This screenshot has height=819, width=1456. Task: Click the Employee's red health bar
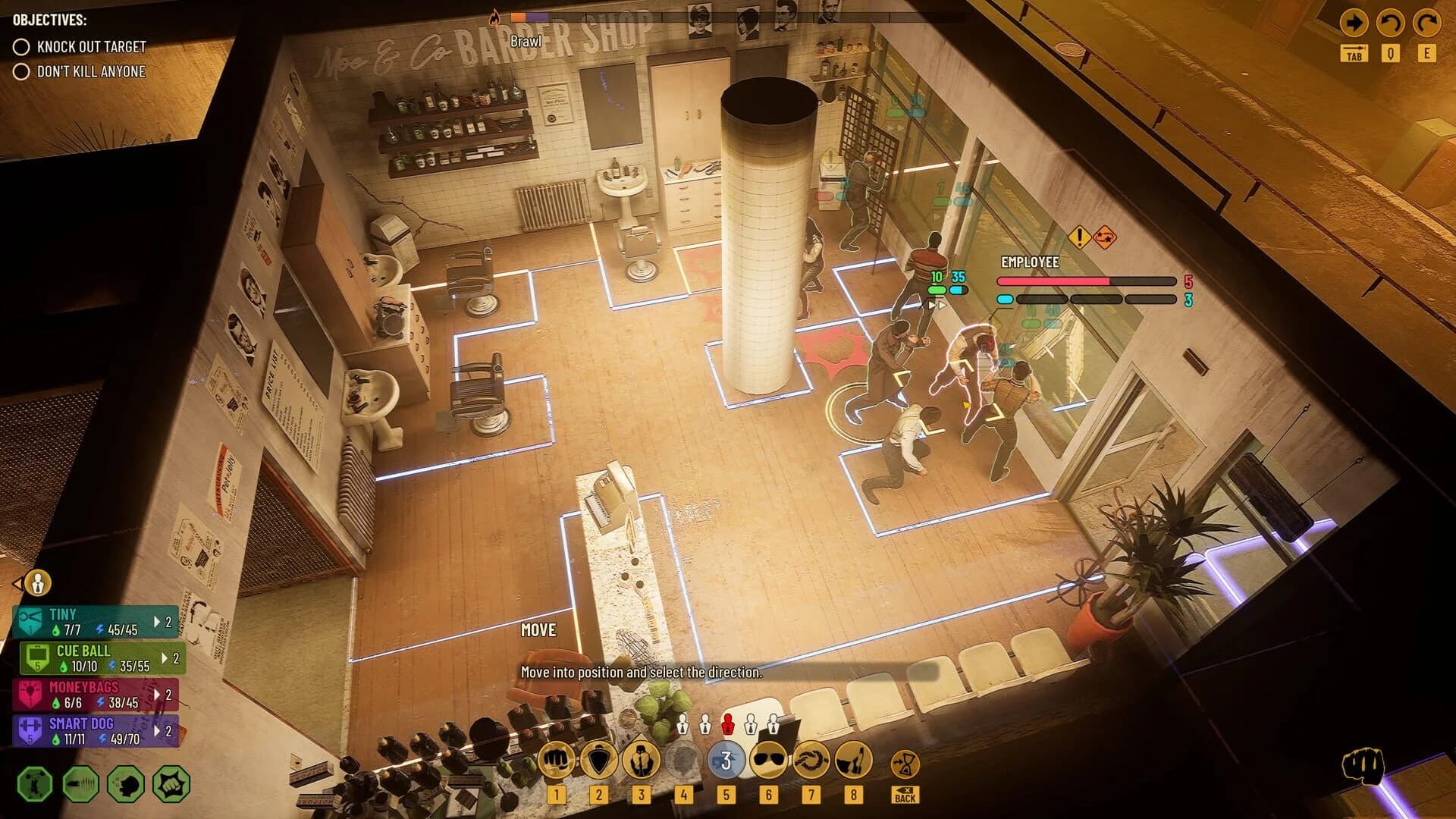coord(1054,279)
